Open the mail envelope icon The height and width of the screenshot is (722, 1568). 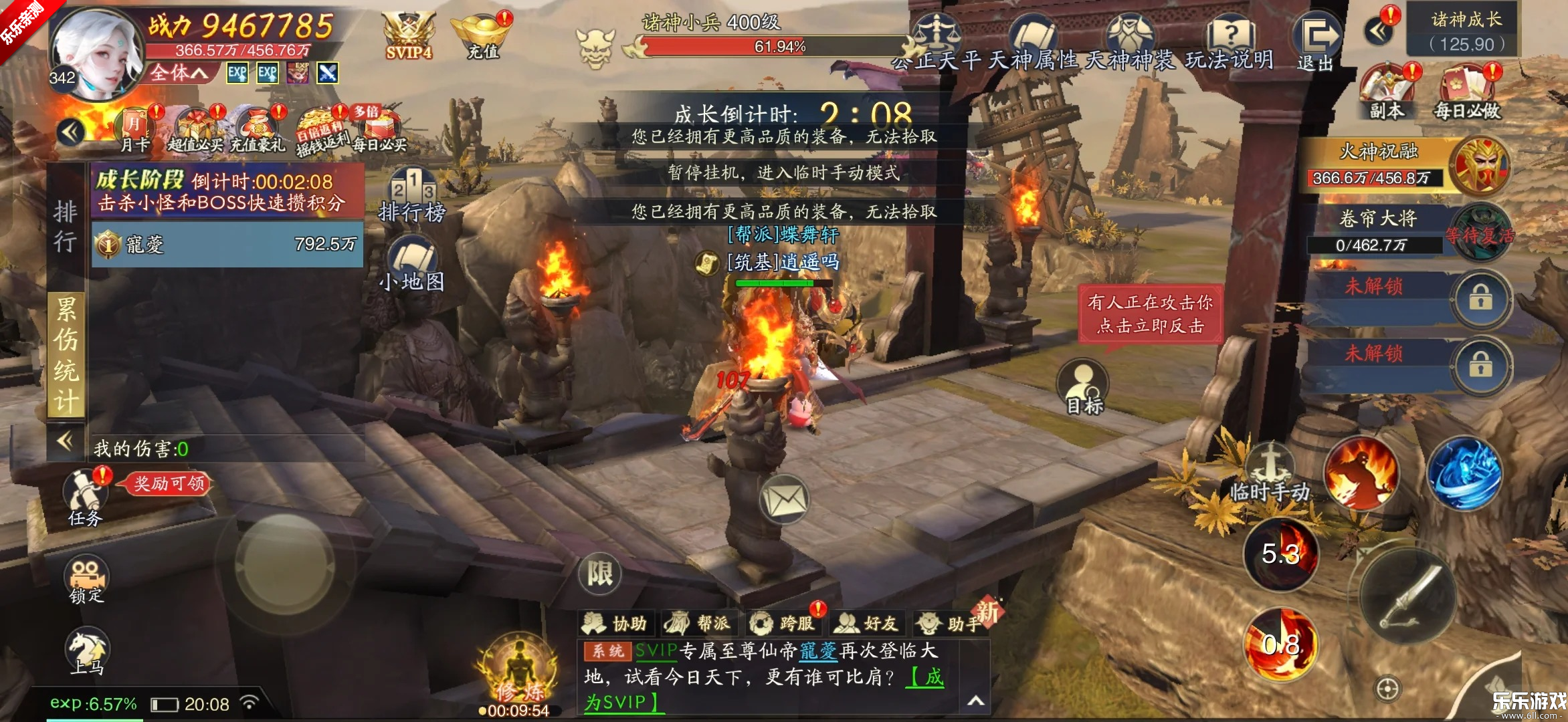pos(784,498)
